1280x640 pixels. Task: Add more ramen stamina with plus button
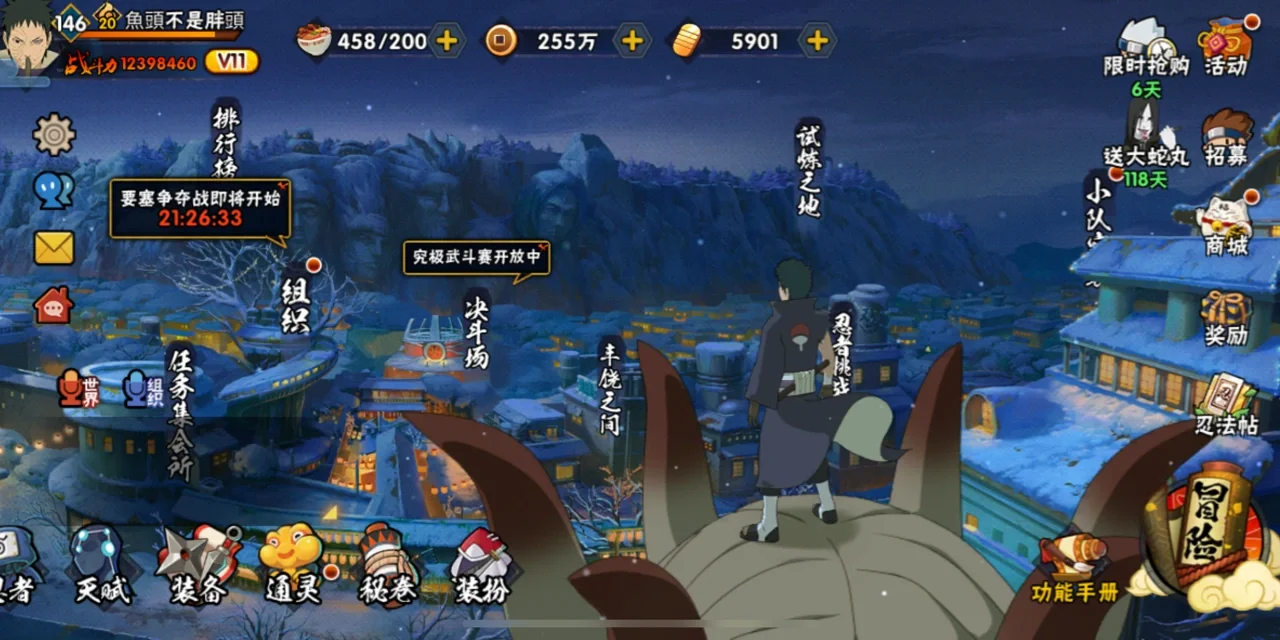click(x=446, y=41)
